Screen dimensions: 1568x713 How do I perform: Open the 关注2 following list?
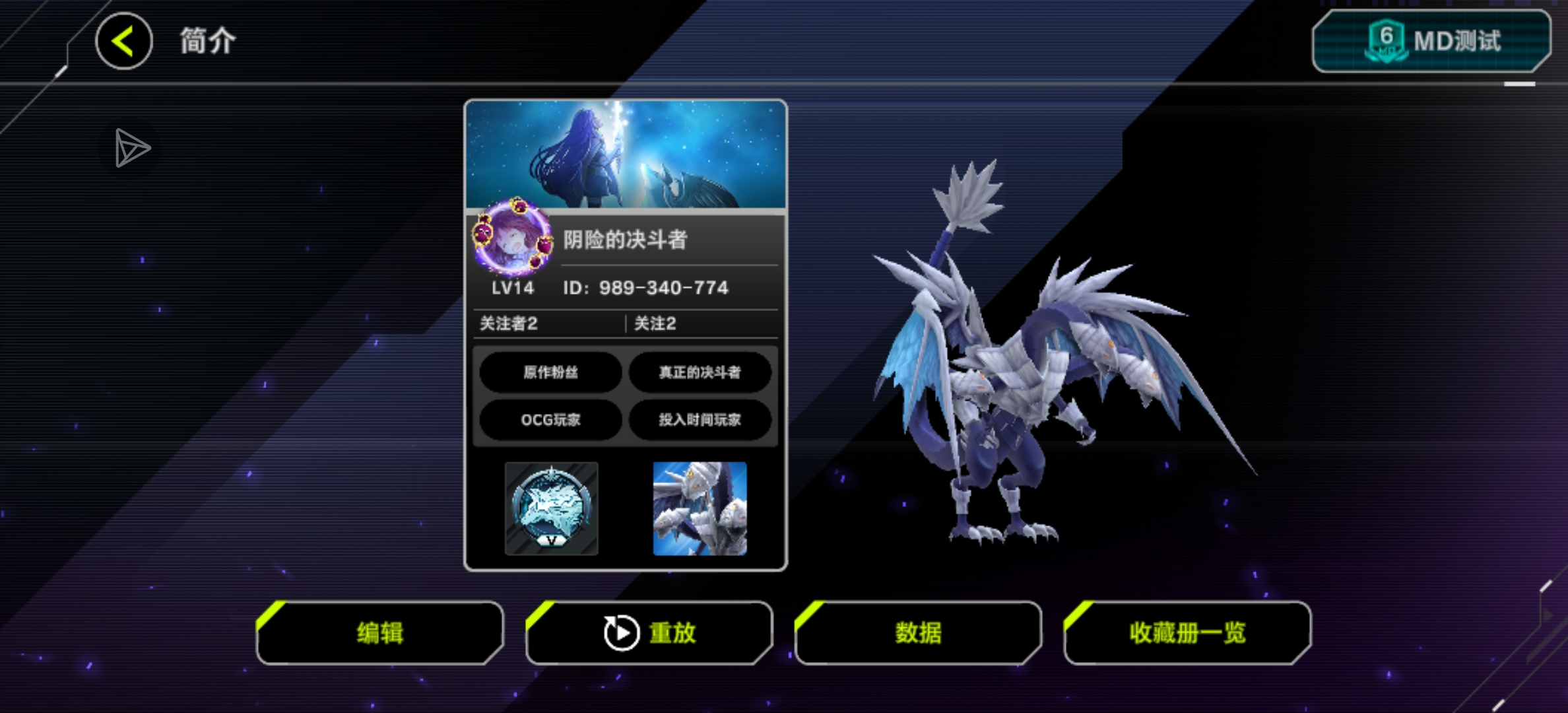point(654,323)
